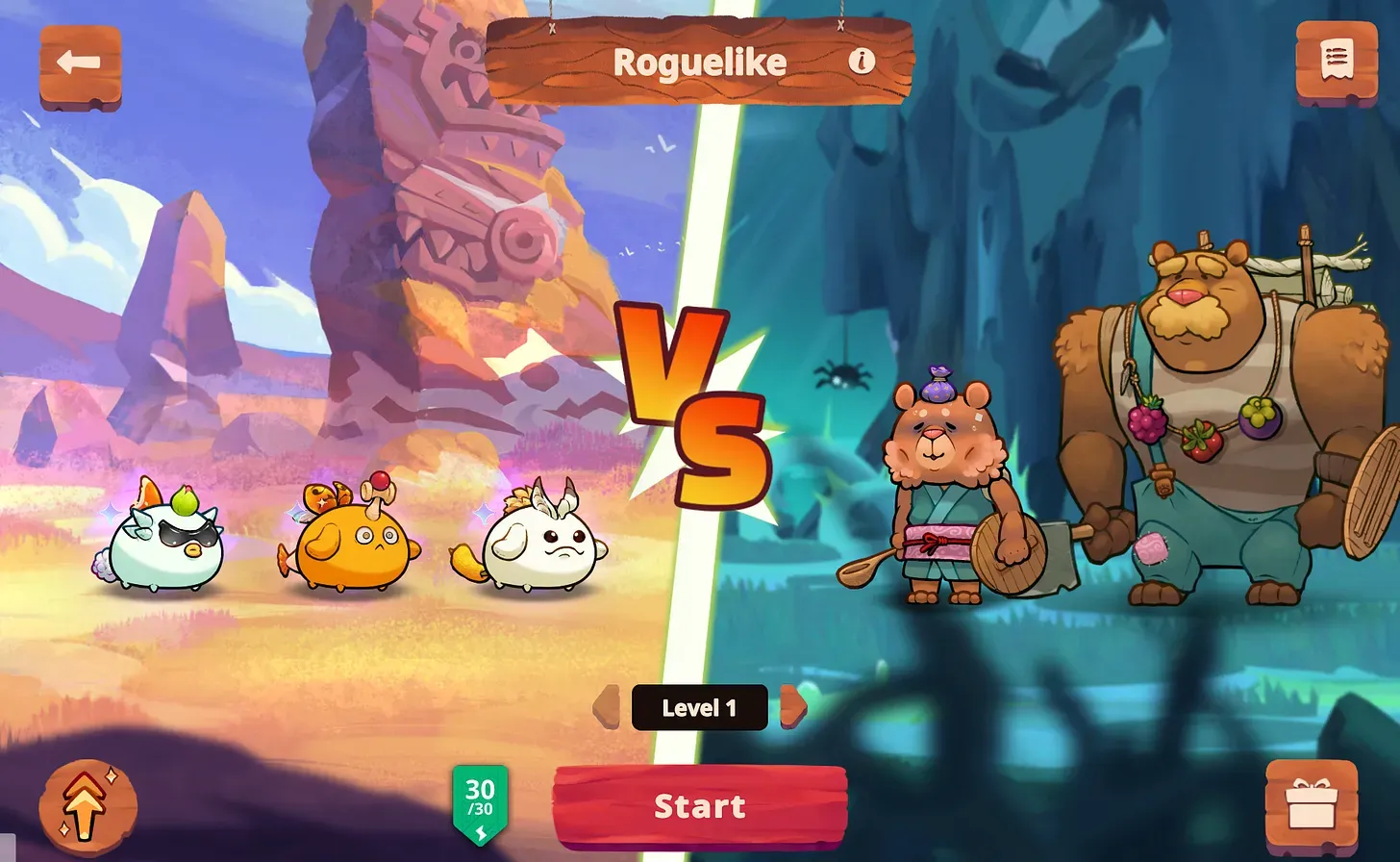The height and width of the screenshot is (862, 1400).
Task: Click the back arrow to exit
Action: tap(81, 62)
